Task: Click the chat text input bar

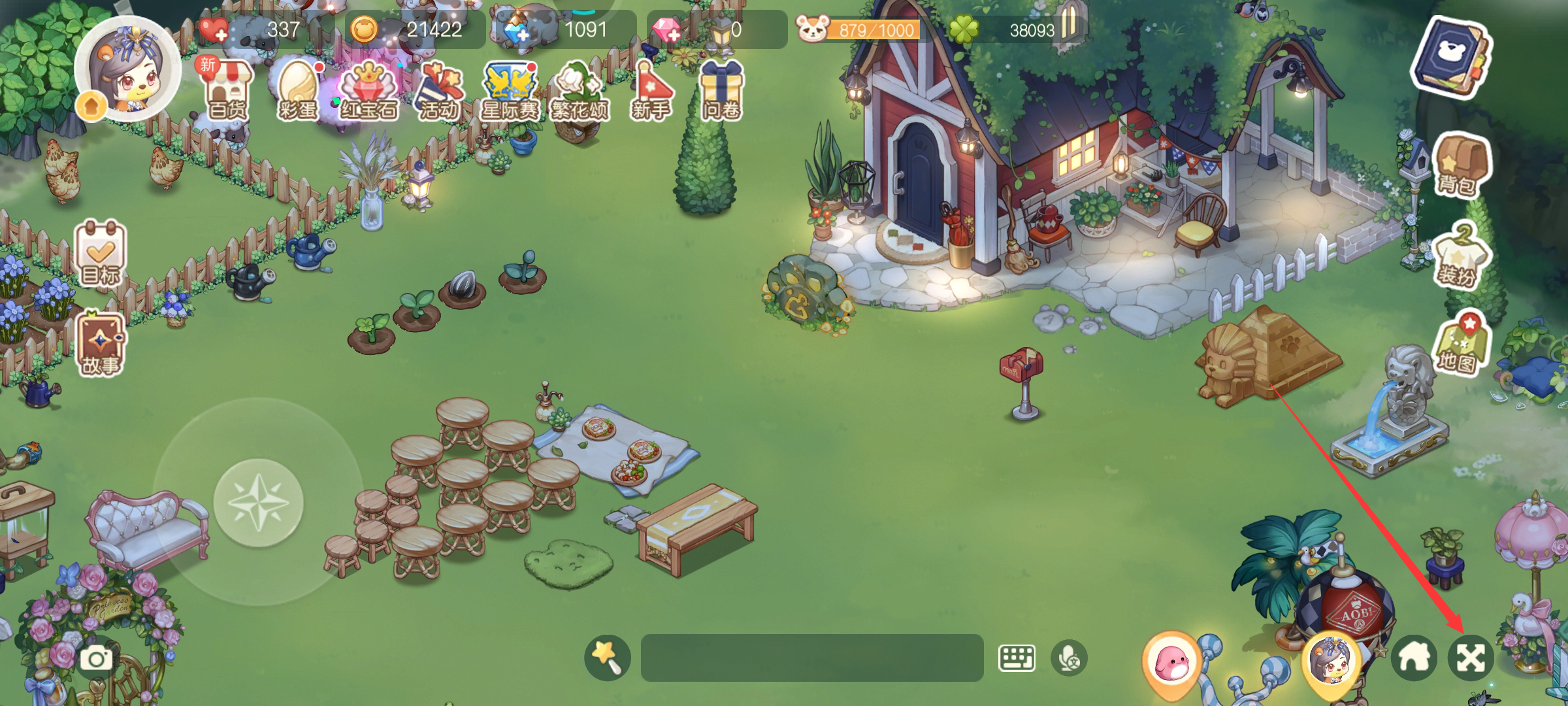Action: pos(811,658)
